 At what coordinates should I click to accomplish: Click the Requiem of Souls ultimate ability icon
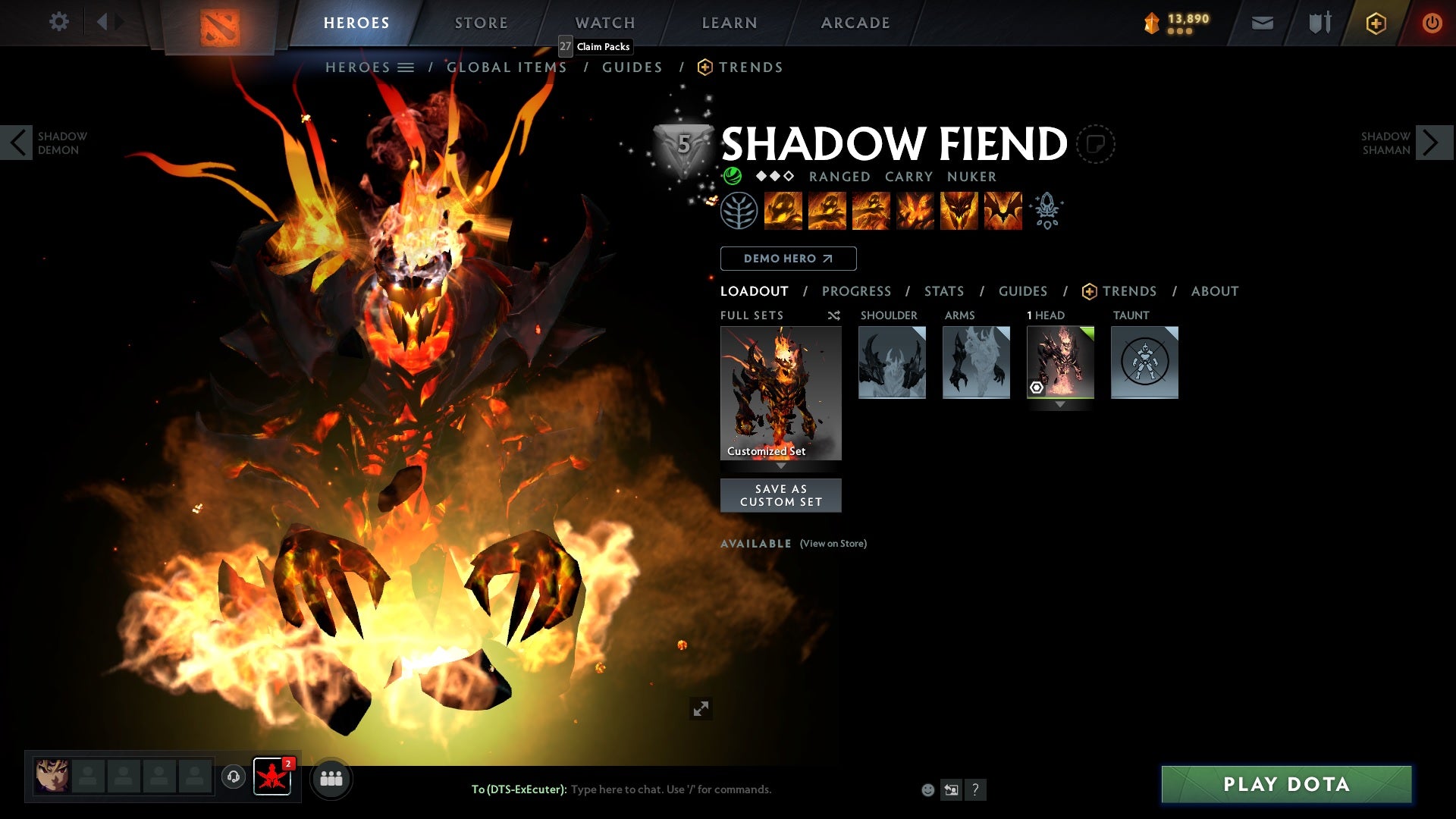pos(1005,211)
